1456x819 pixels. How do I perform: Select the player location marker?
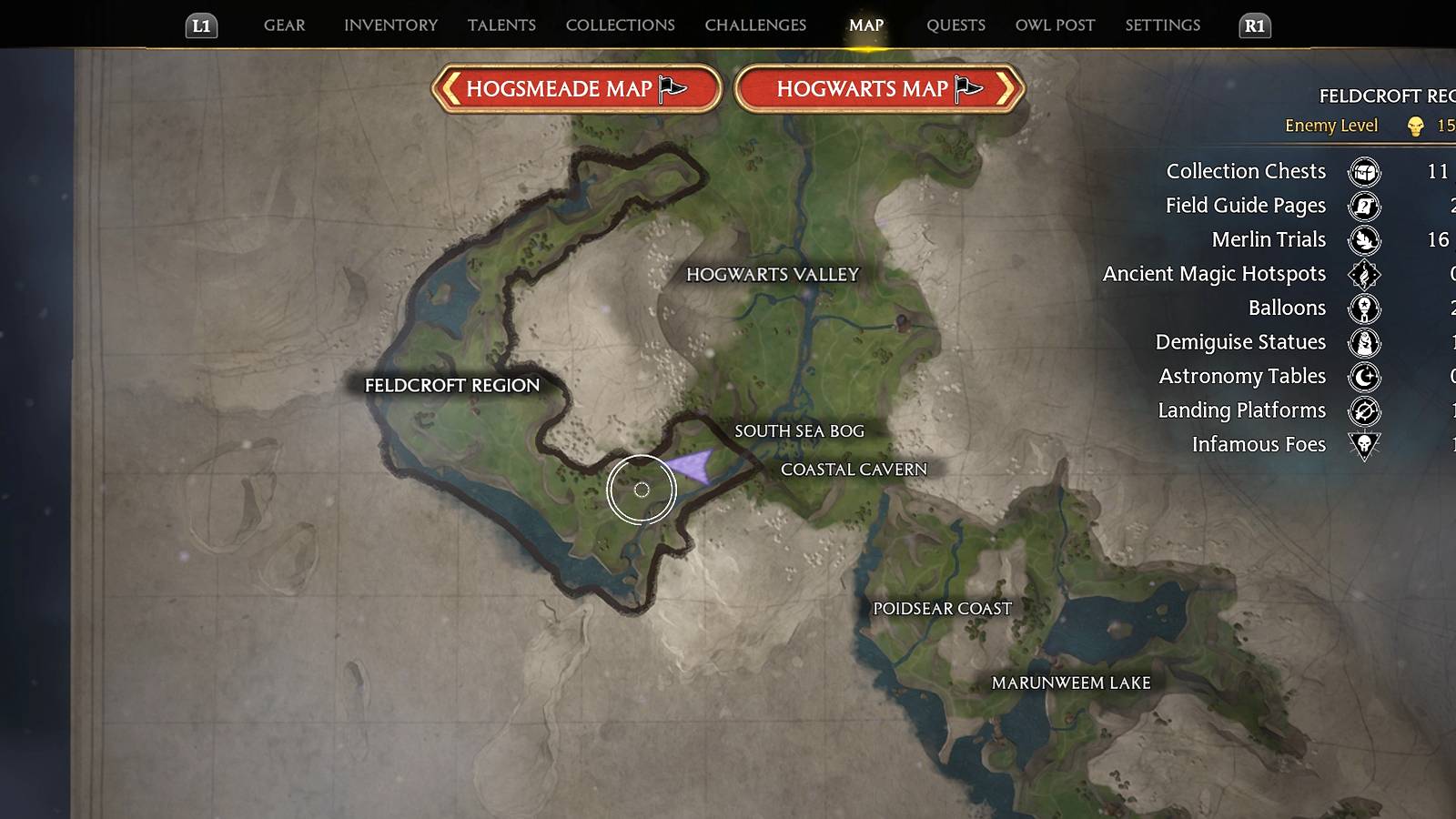641,490
